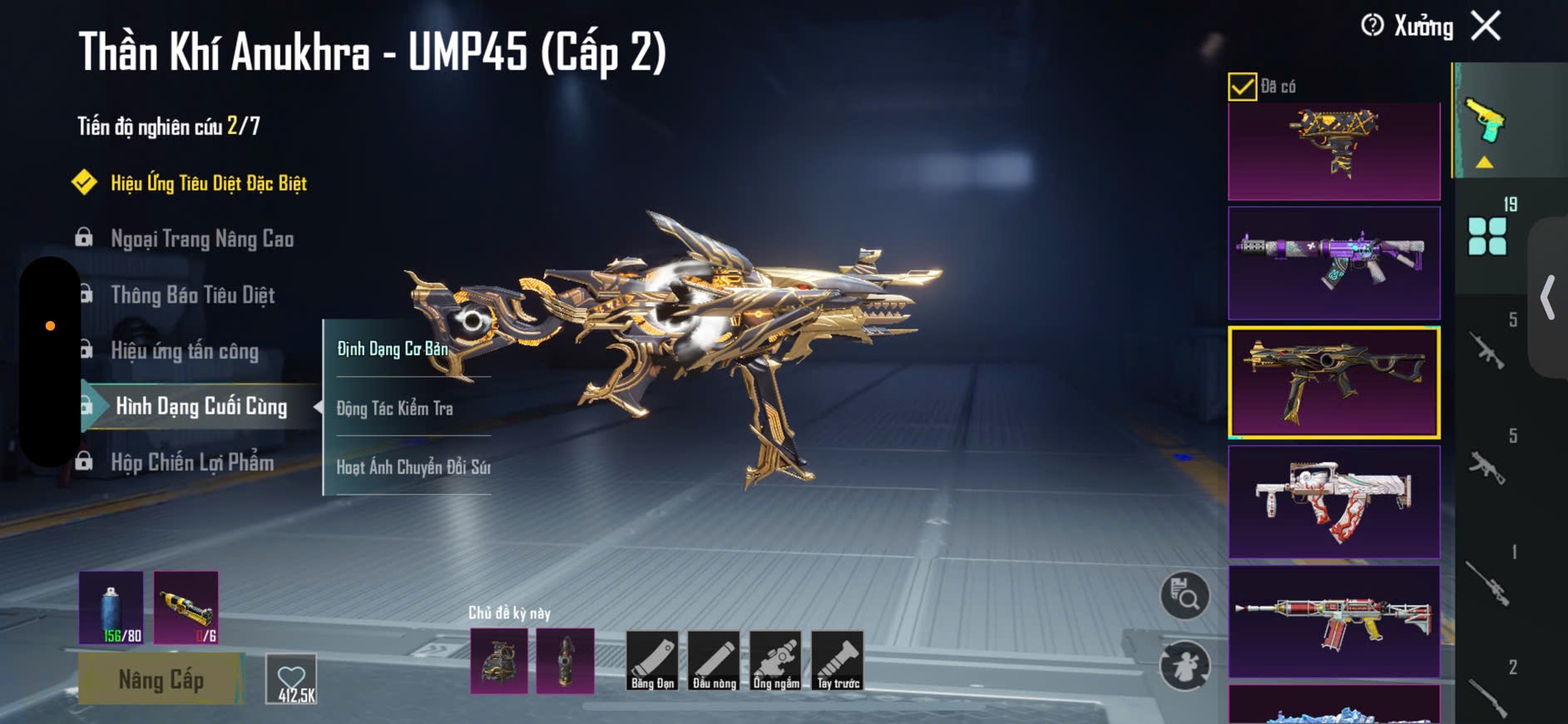Select Hiệu Ứng Tiêu Diệt Đặc Biệt entry
The height and width of the screenshot is (724, 1568).
click(x=208, y=183)
